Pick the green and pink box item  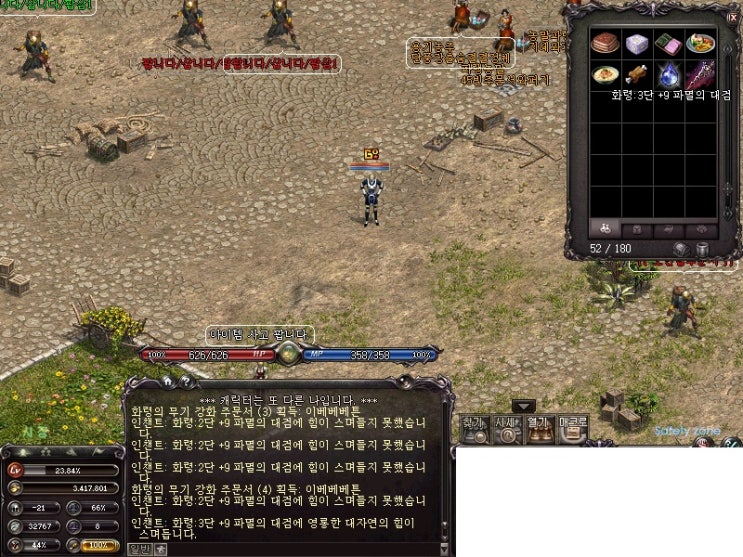669,43
